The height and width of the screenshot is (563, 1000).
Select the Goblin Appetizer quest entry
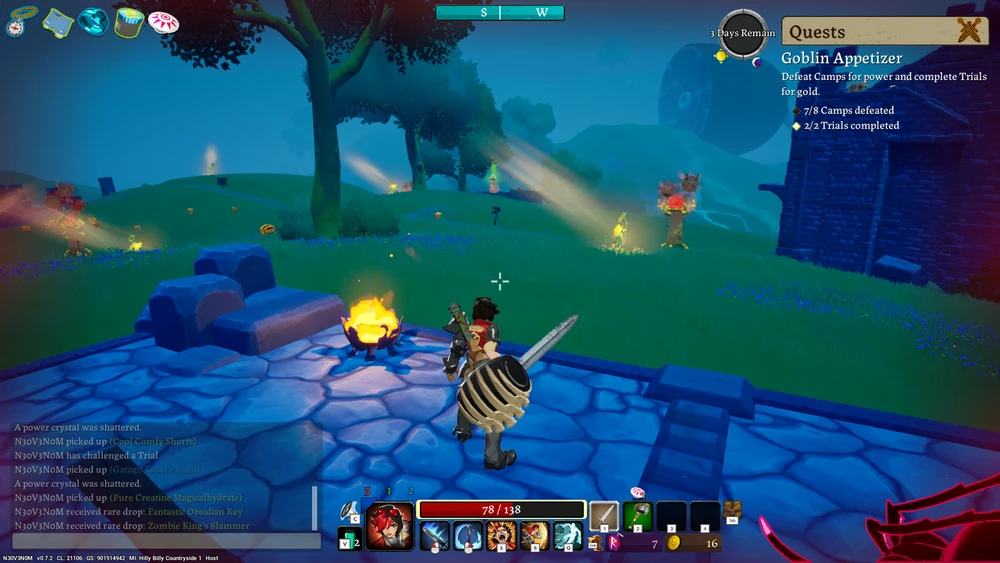click(x=841, y=59)
